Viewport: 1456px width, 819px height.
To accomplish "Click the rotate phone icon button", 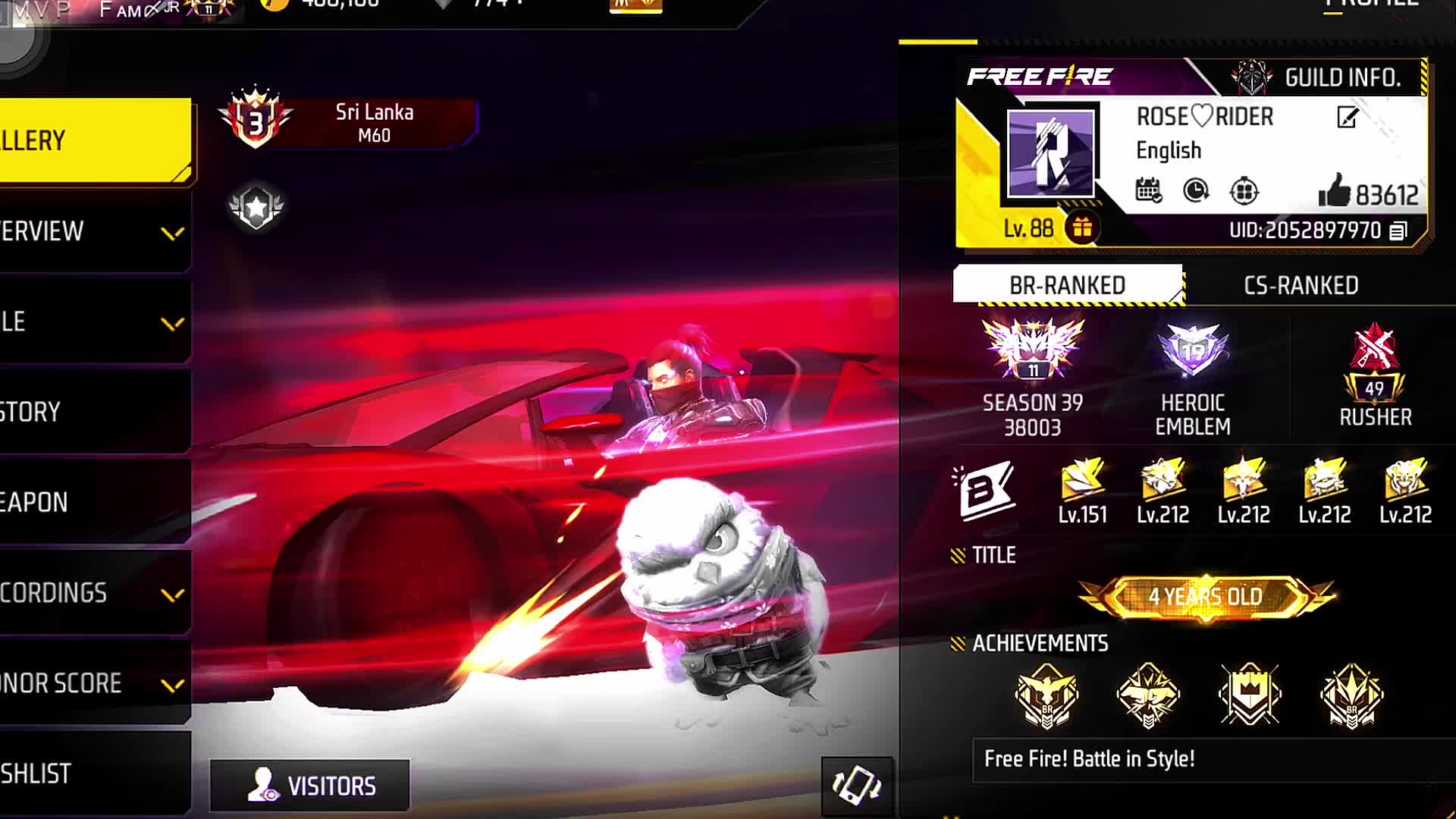I will point(857,786).
